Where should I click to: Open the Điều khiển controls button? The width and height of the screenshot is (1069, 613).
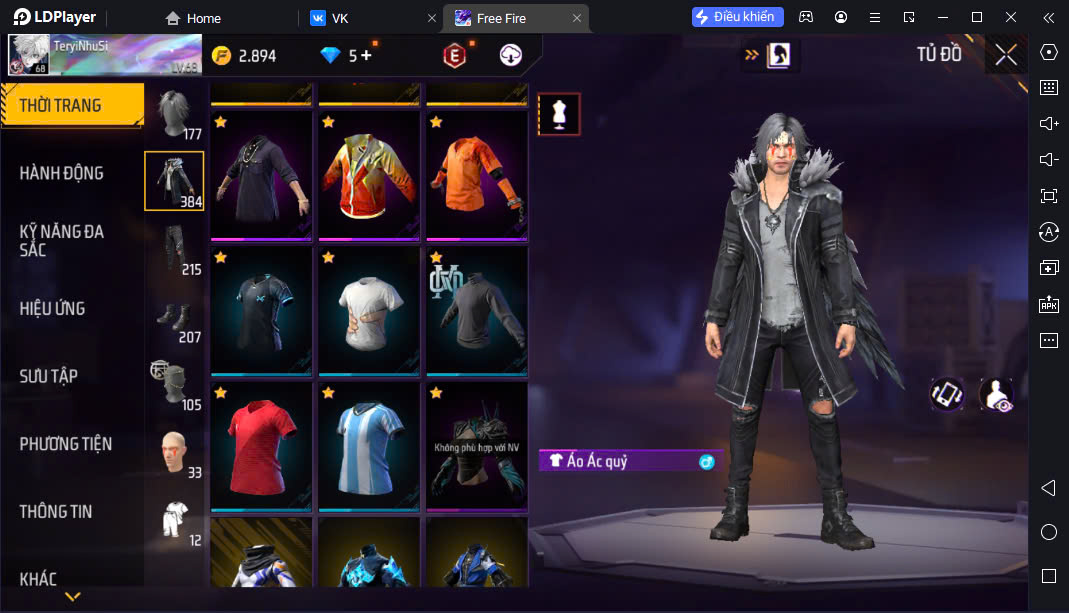pyautogui.click(x=738, y=17)
